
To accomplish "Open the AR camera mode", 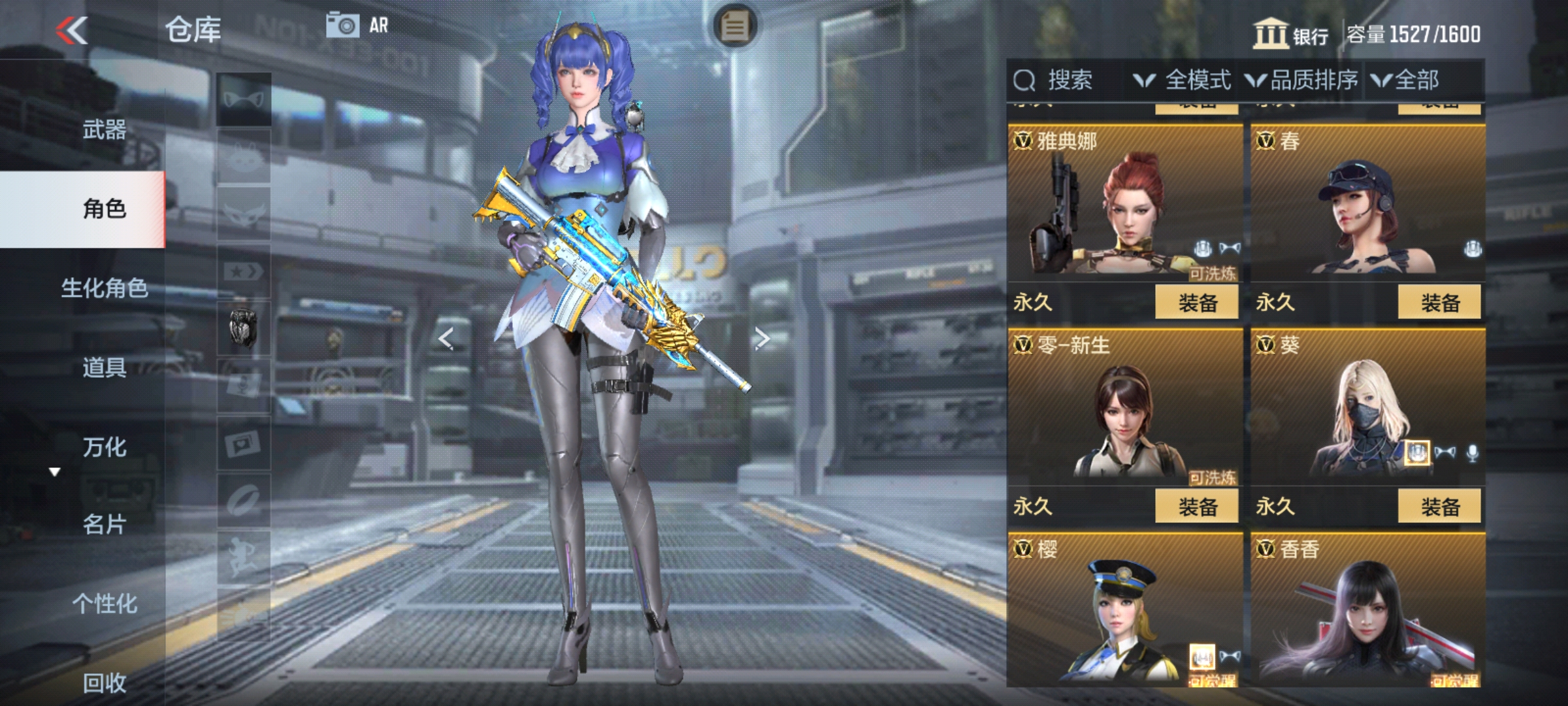I will click(x=357, y=26).
